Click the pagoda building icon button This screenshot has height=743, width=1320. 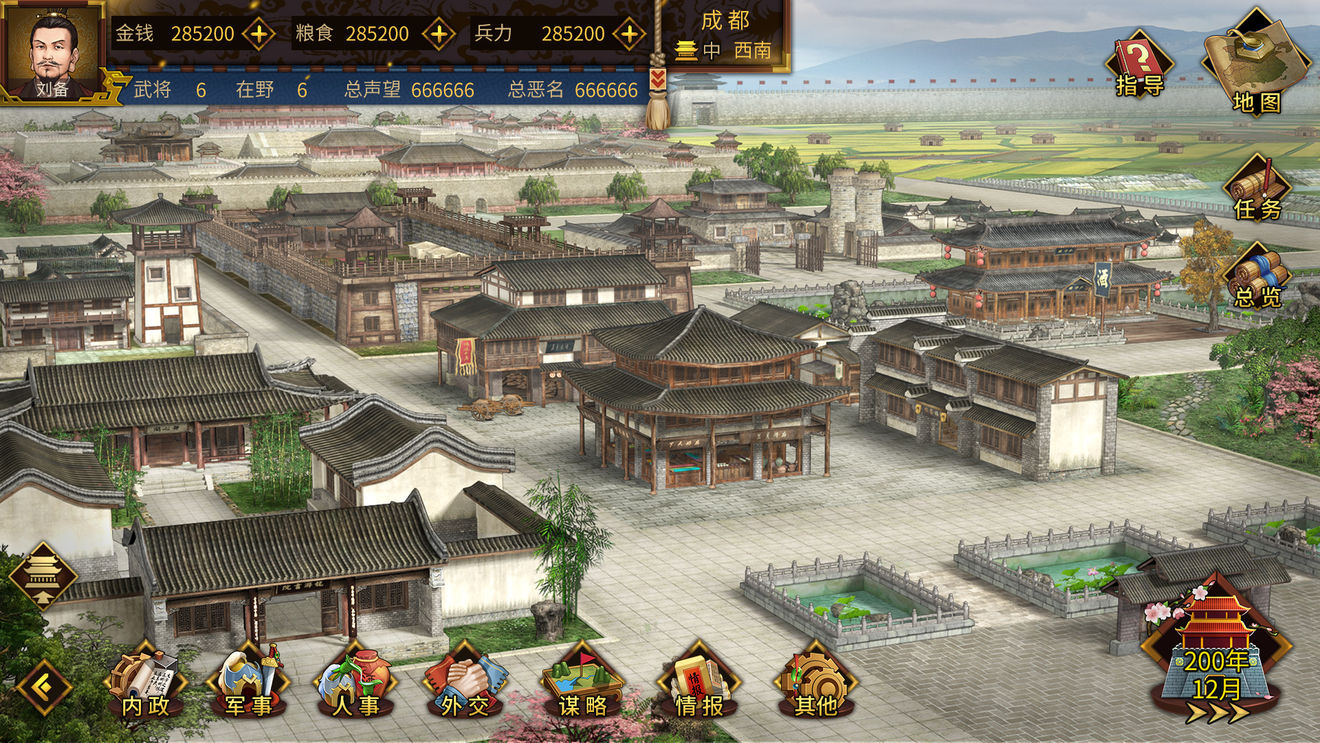[43, 575]
